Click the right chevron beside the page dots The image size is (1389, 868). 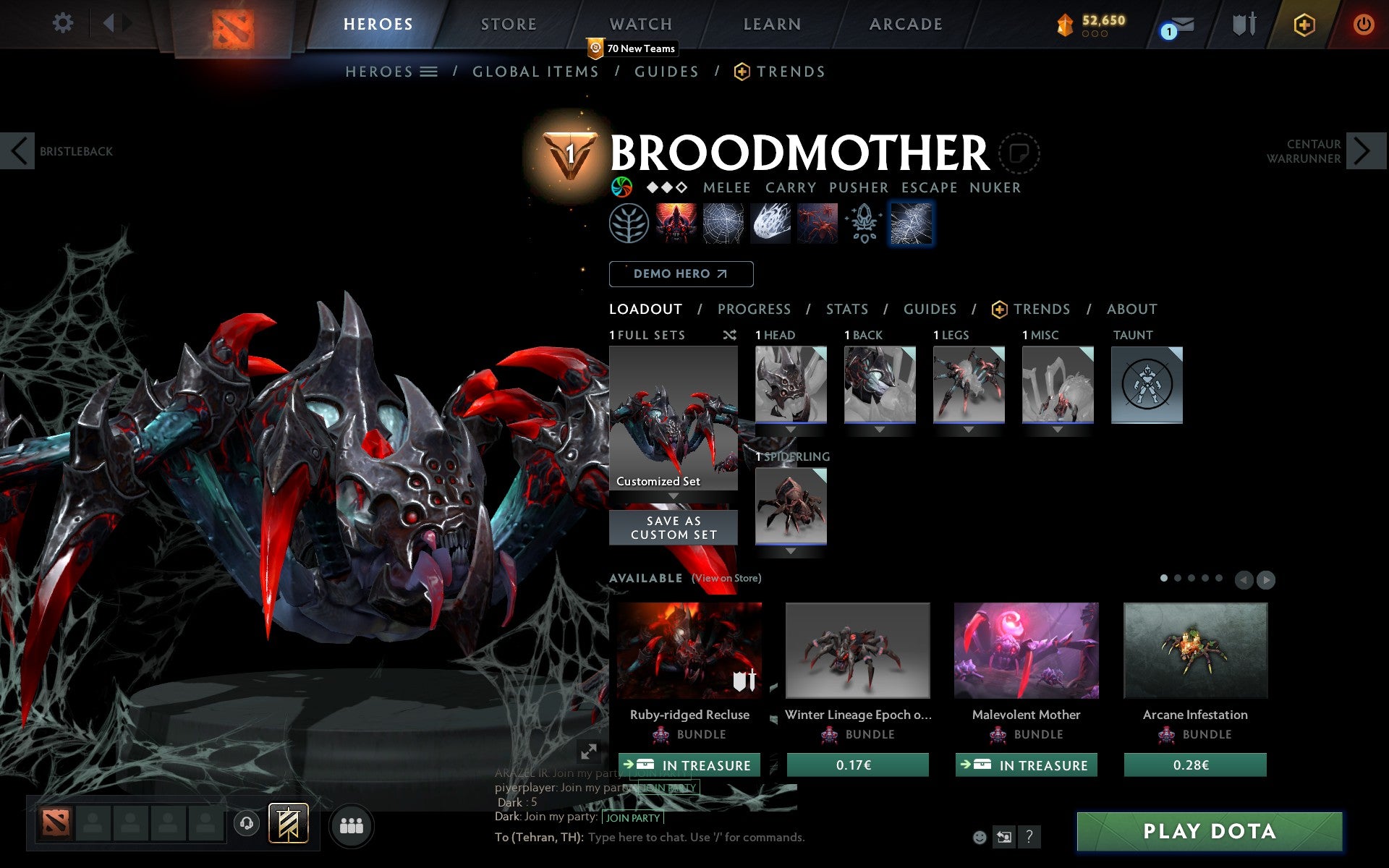pyautogui.click(x=1265, y=579)
